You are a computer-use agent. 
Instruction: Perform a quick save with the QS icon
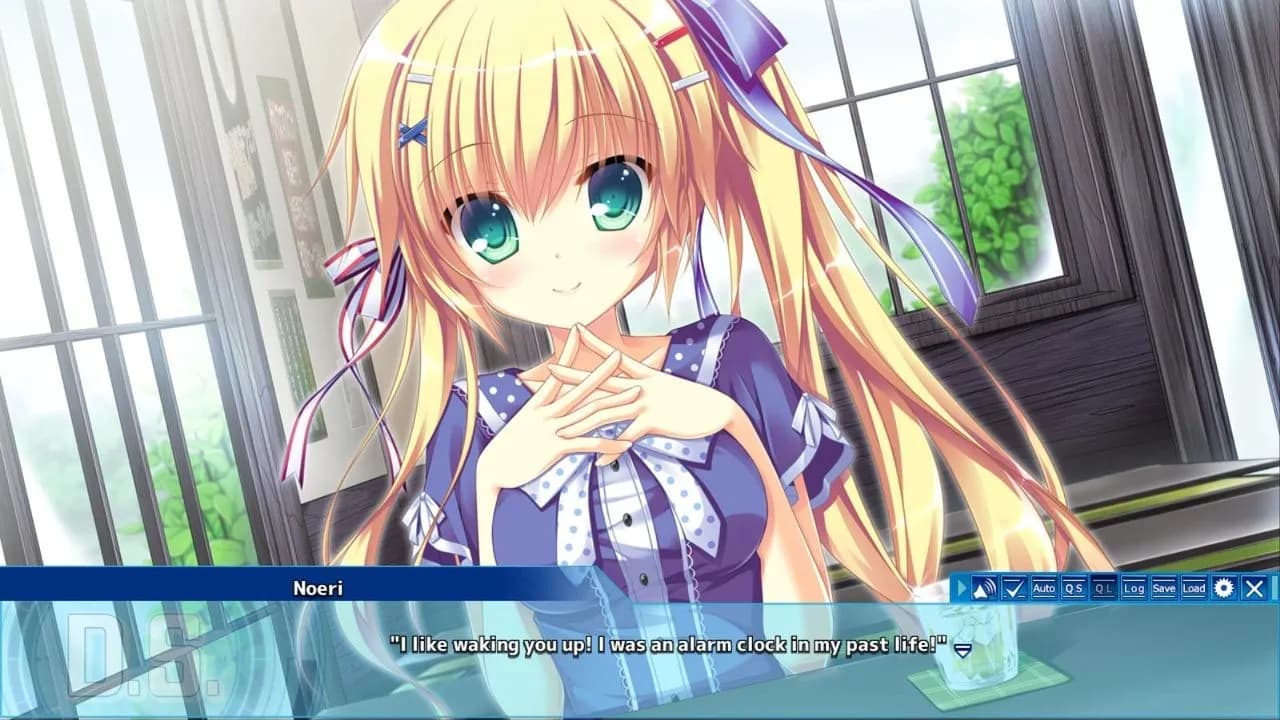pos(1072,589)
